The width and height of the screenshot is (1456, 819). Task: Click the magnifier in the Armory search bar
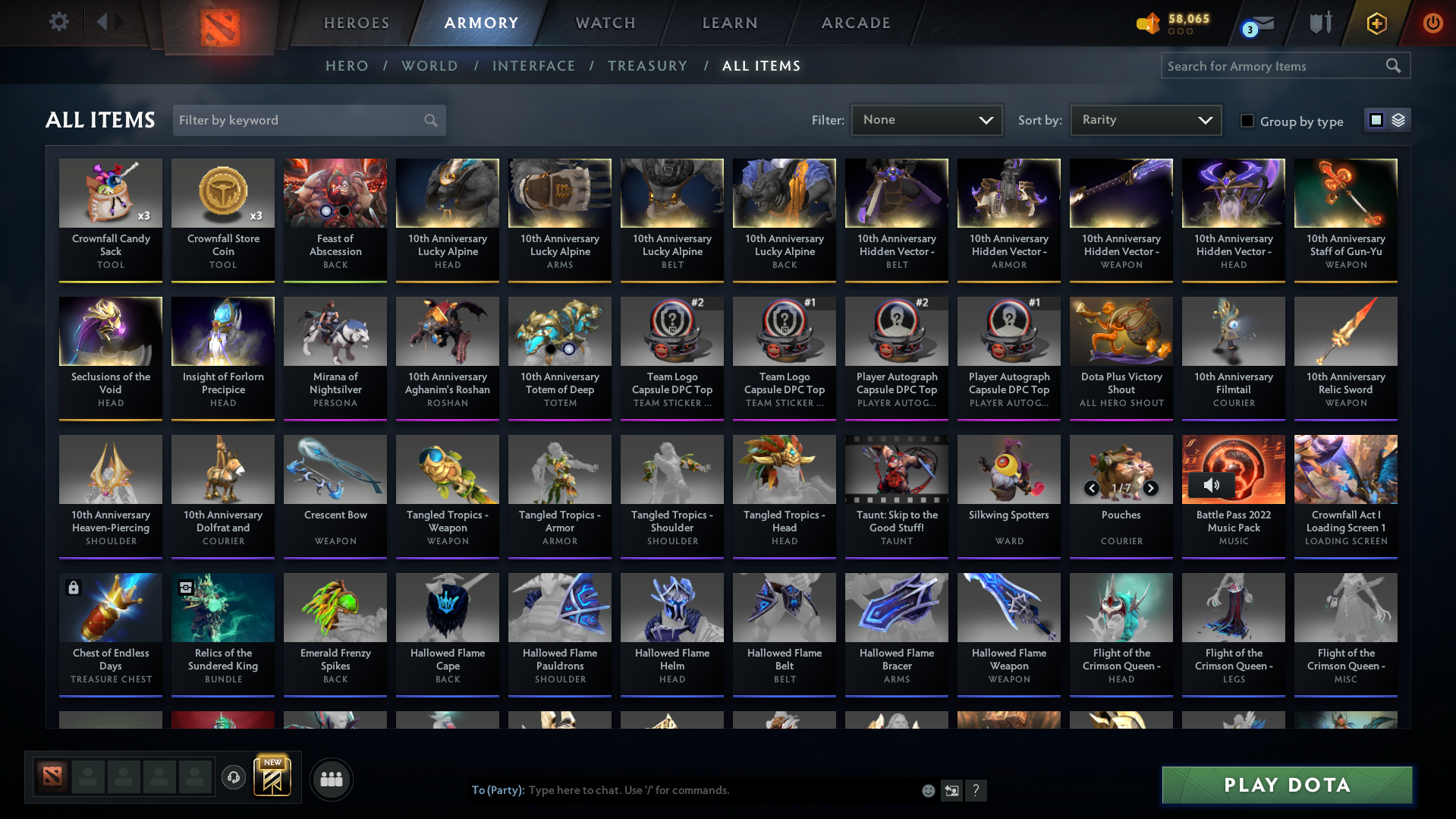click(1394, 65)
